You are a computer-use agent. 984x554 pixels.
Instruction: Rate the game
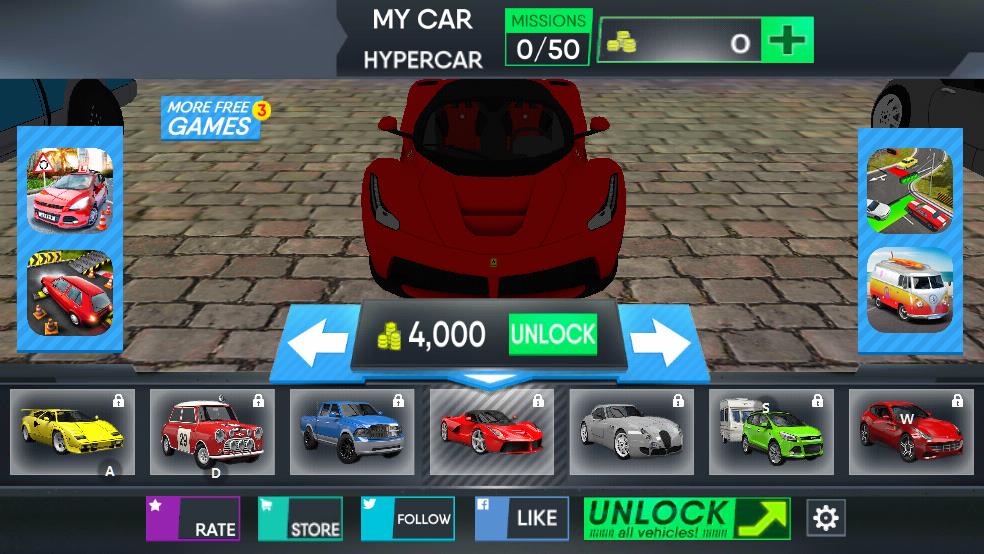point(193,519)
